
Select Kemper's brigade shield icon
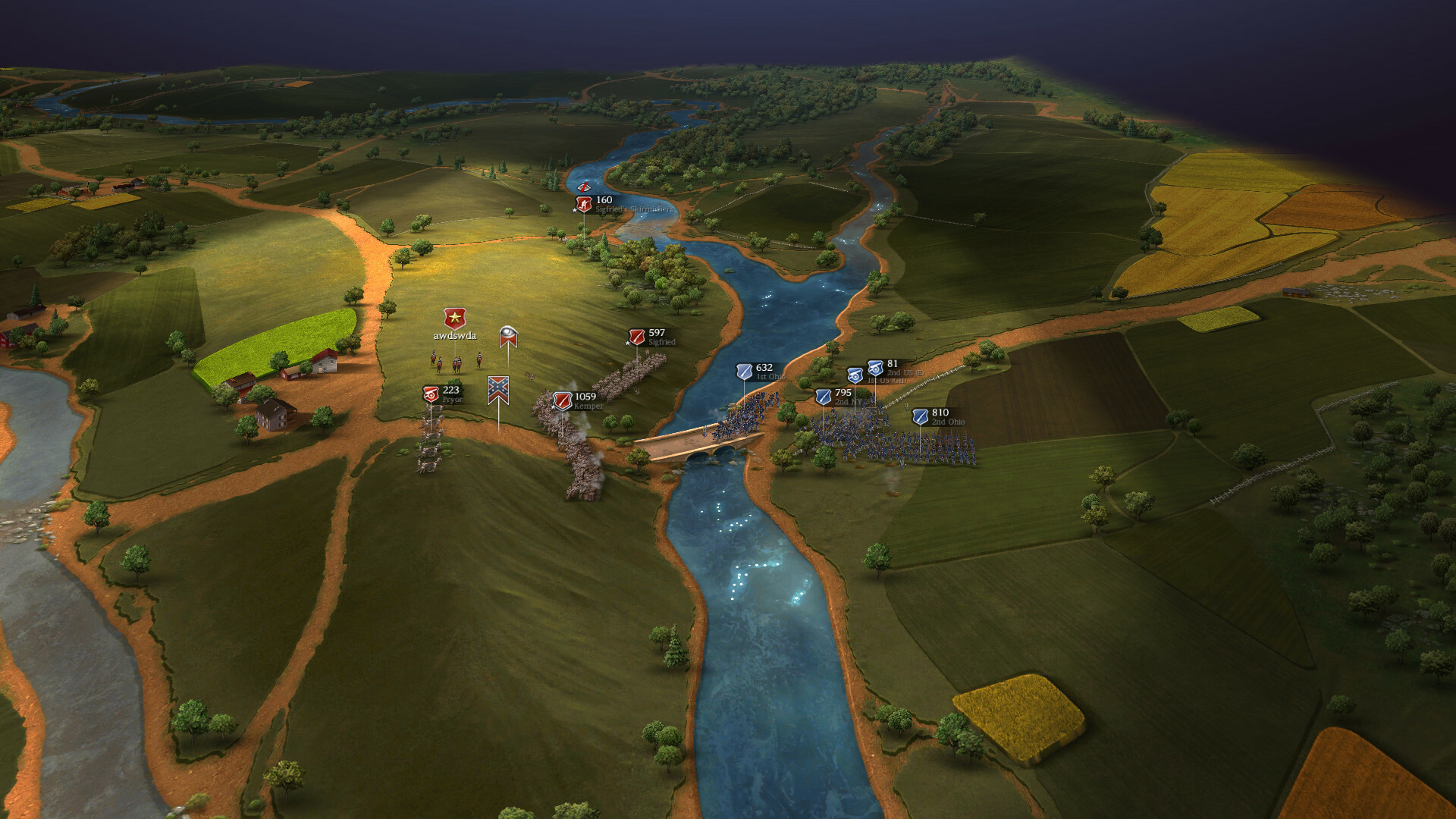pyautogui.click(x=563, y=402)
